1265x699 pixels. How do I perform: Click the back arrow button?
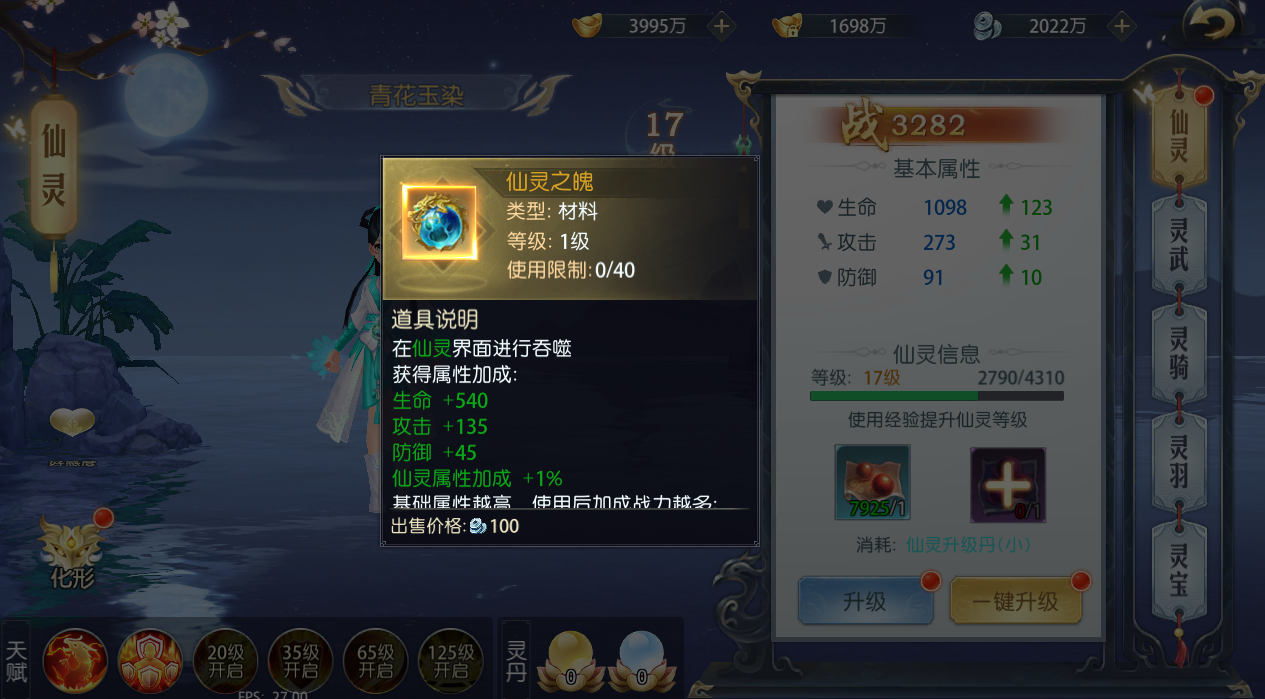point(1217,24)
